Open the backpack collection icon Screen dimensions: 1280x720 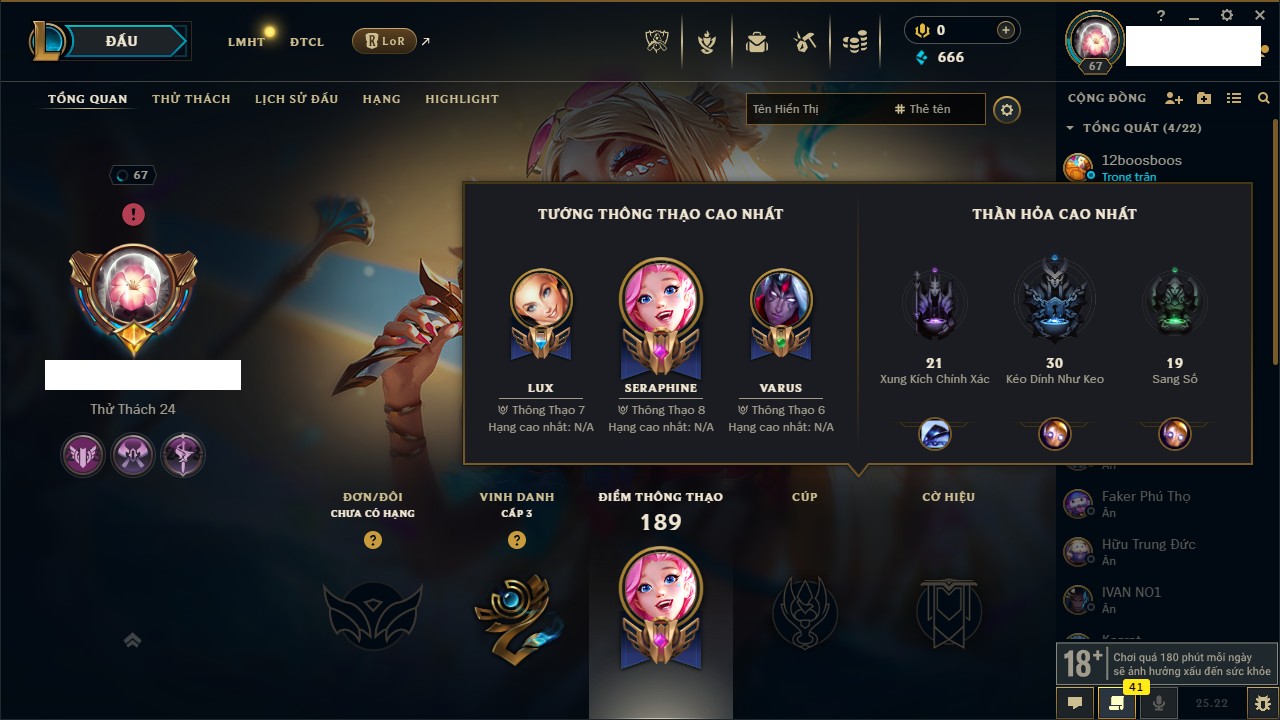(757, 42)
